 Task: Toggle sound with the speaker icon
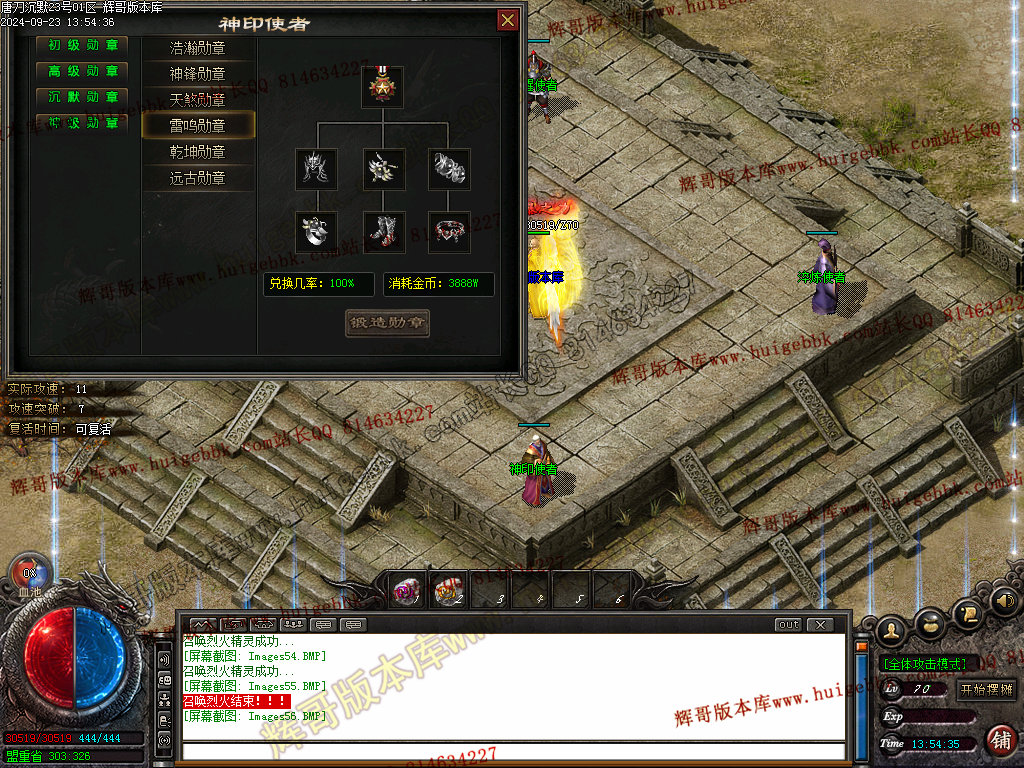[1001, 603]
